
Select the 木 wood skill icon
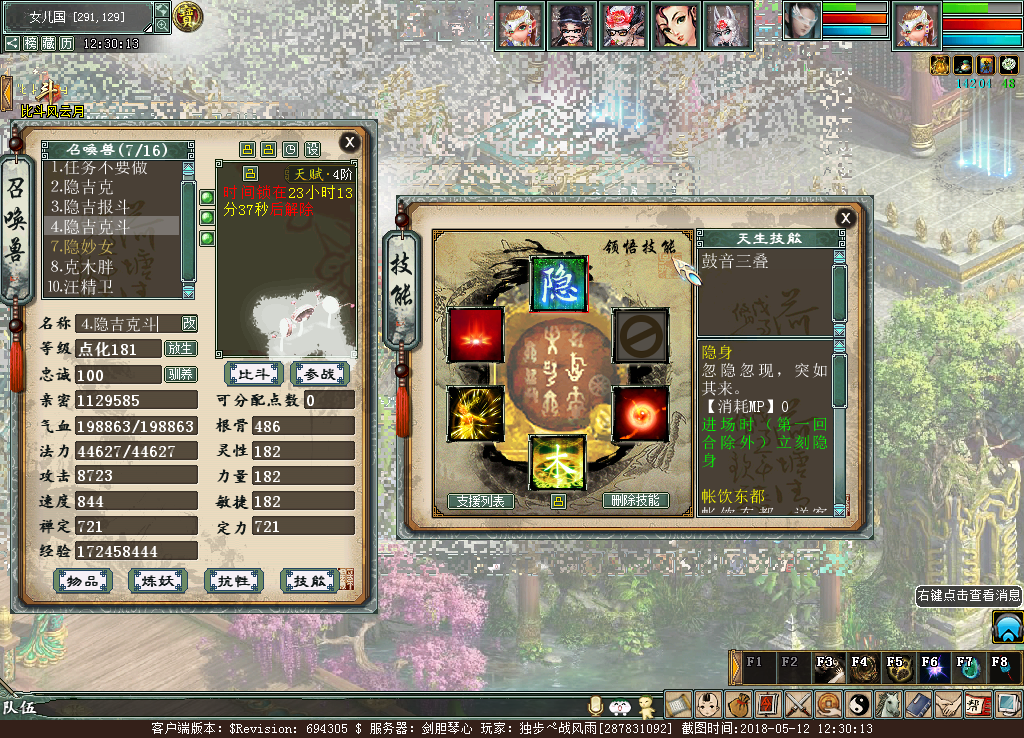[x=557, y=461]
